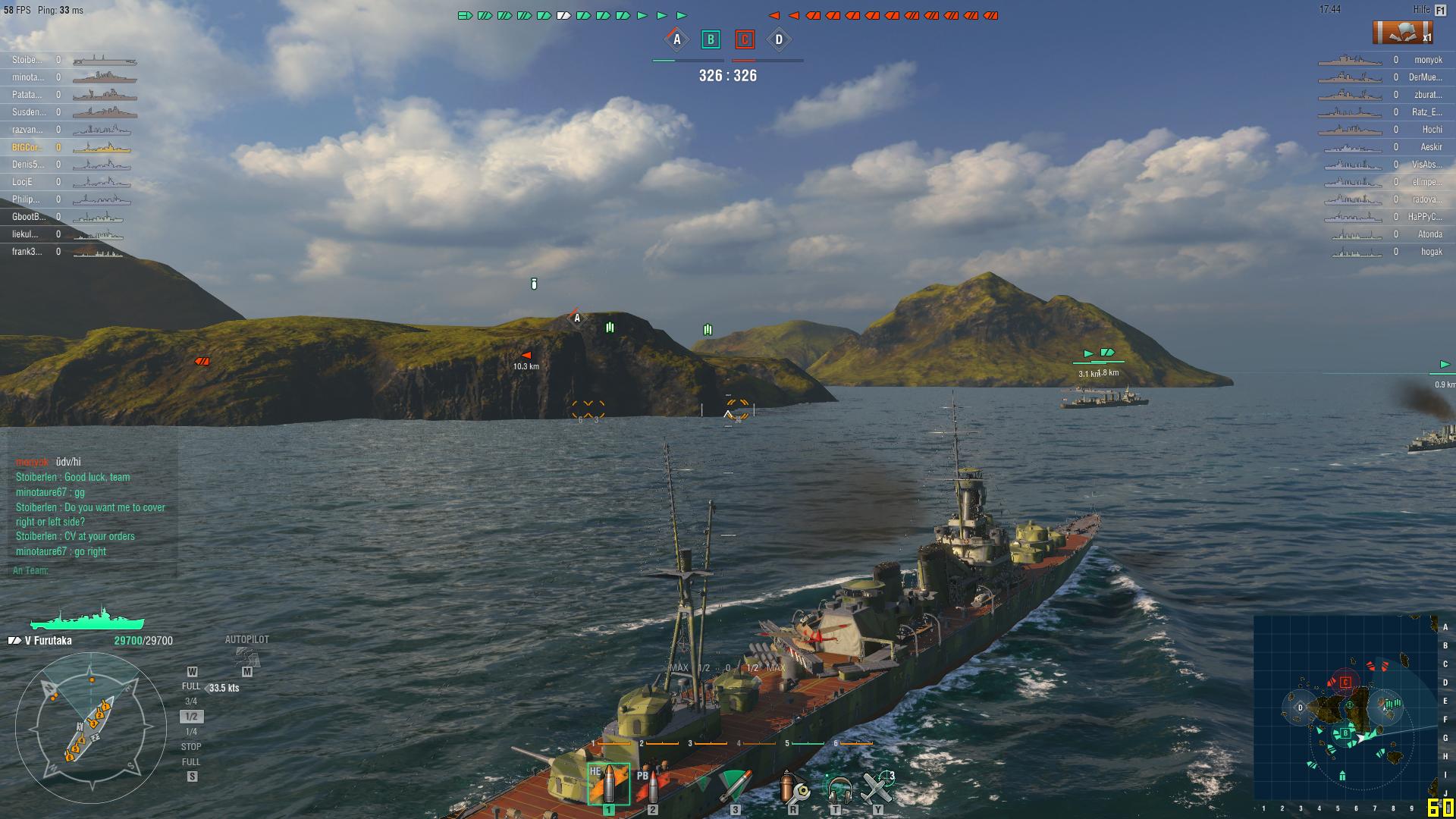This screenshot has height=819, width=1456.
Task: Select the torpedo launcher weapon
Action: [734, 786]
